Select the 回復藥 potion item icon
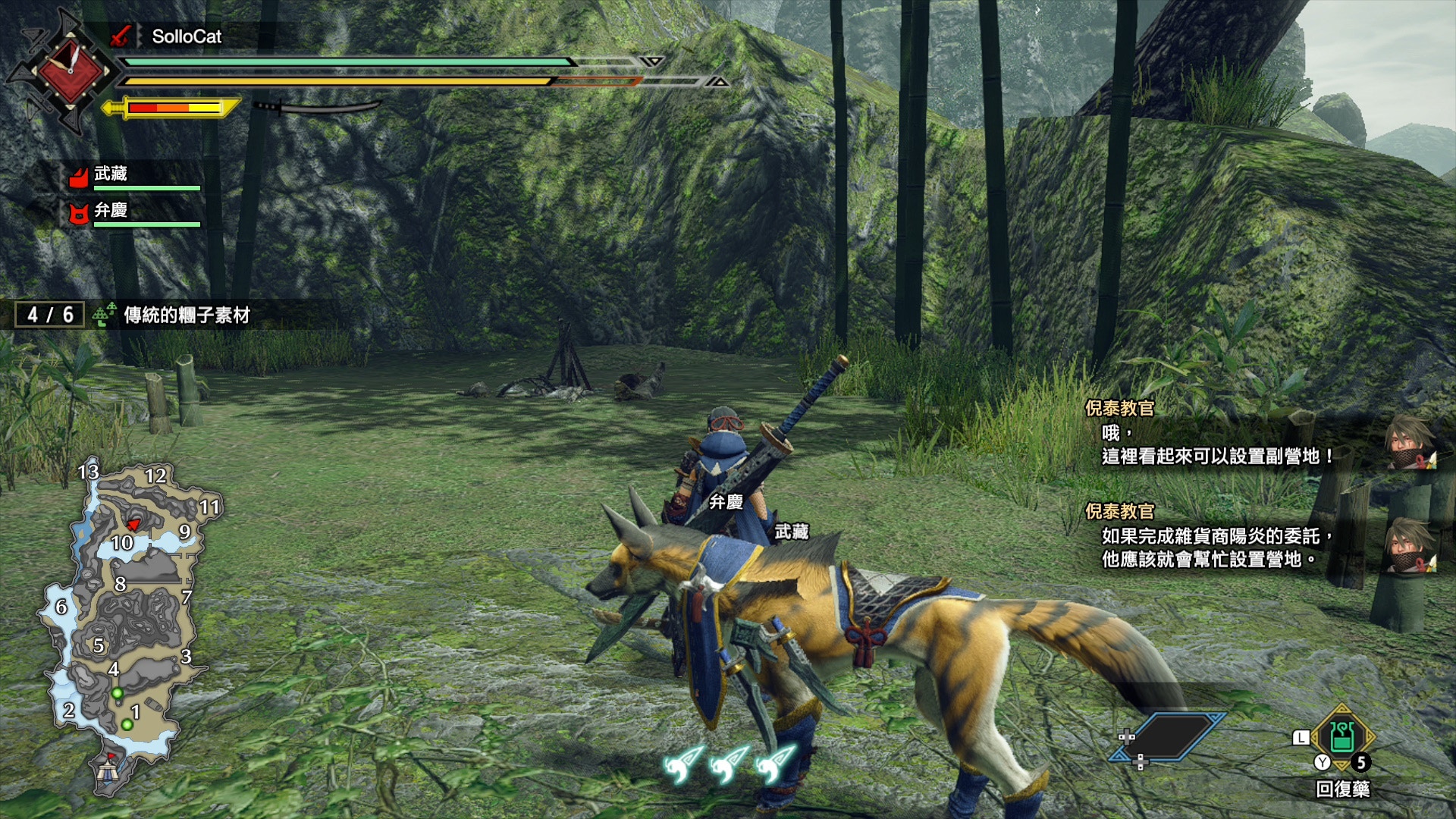1456x819 pixels. pos(1341,736)
